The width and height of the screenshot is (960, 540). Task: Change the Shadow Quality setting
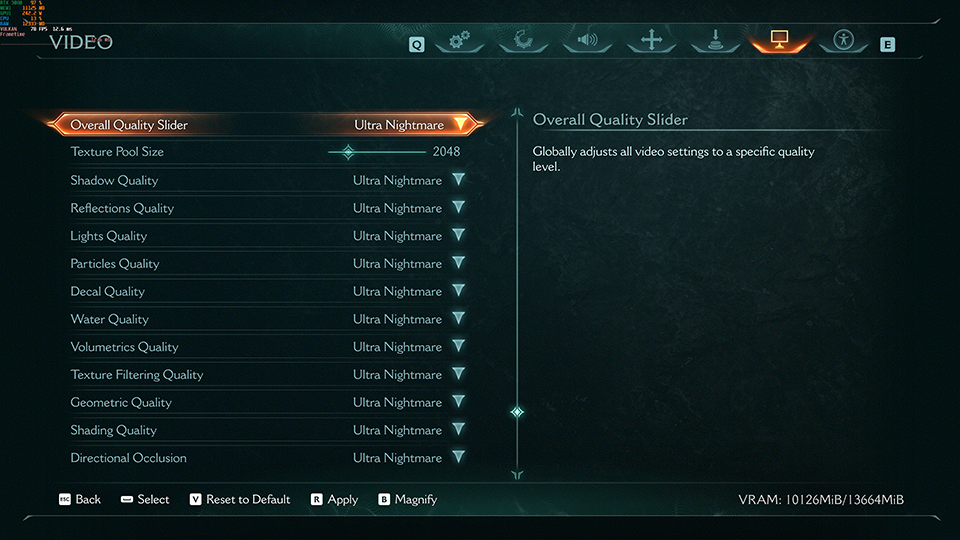click(x=458, y=180)
